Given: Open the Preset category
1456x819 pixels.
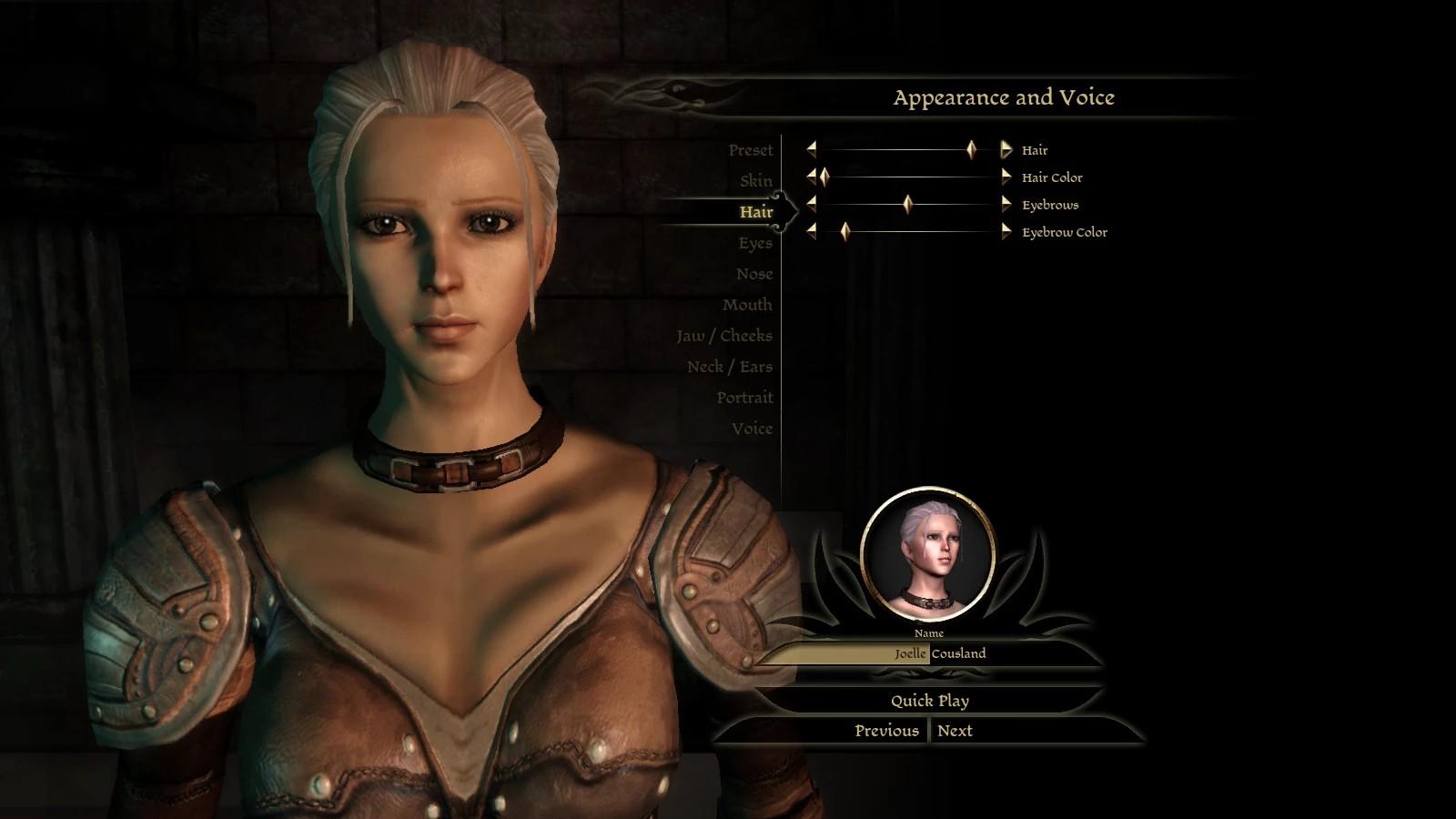Looking at the screenshot, I should 750,150.
